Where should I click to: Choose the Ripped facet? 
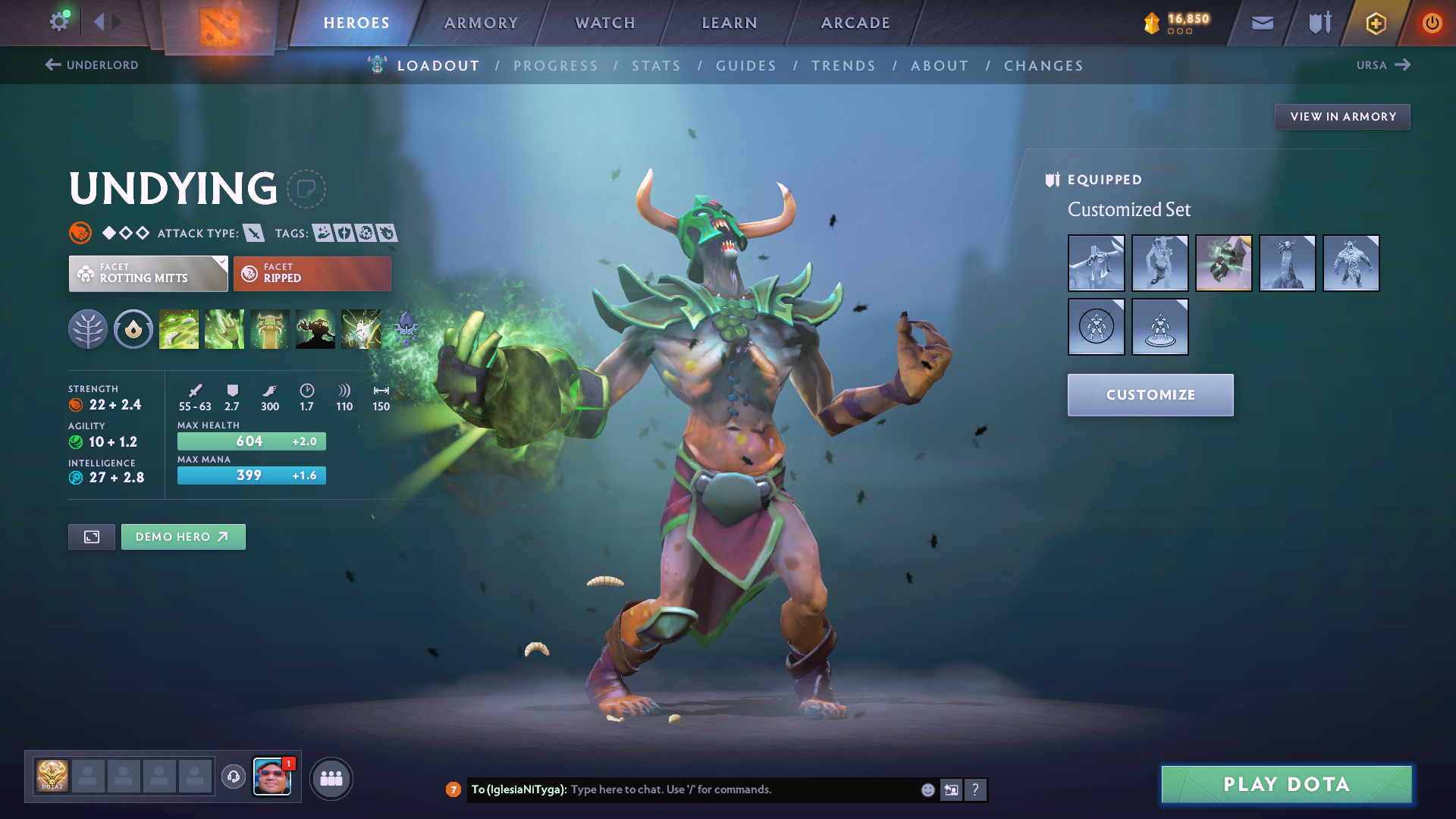tap(312, 274)
